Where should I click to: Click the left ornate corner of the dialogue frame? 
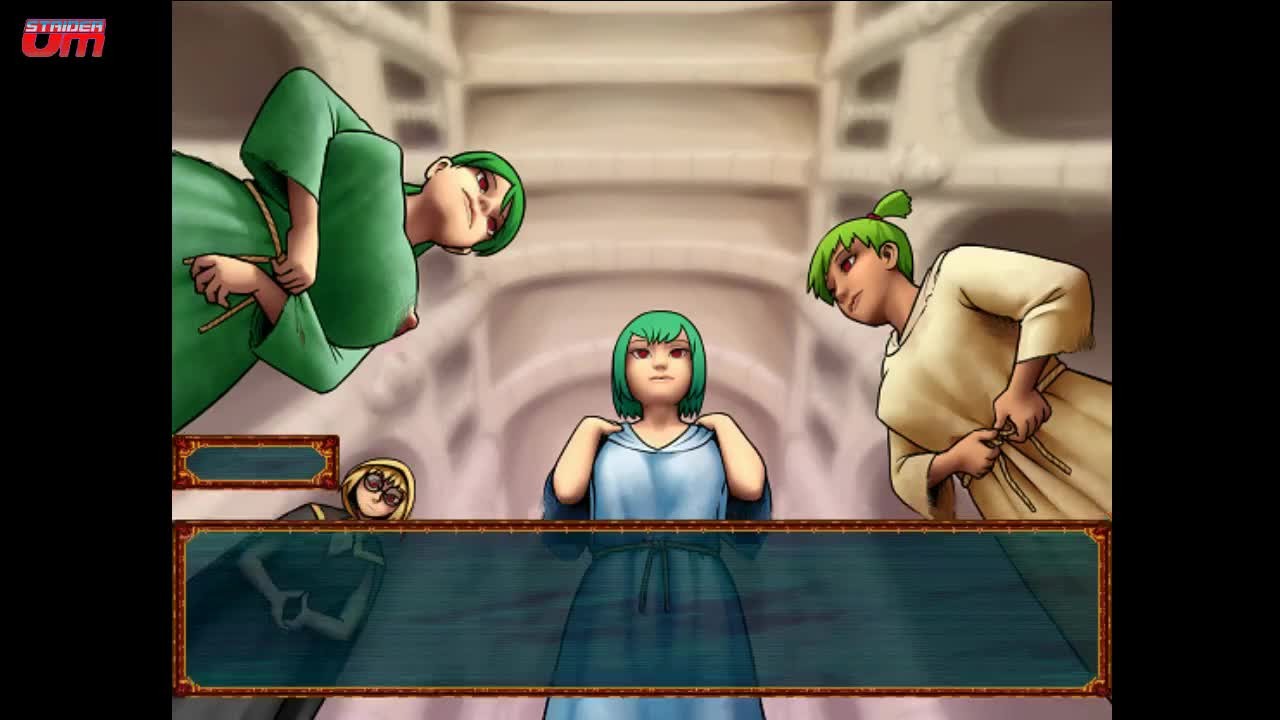[185, 535]
